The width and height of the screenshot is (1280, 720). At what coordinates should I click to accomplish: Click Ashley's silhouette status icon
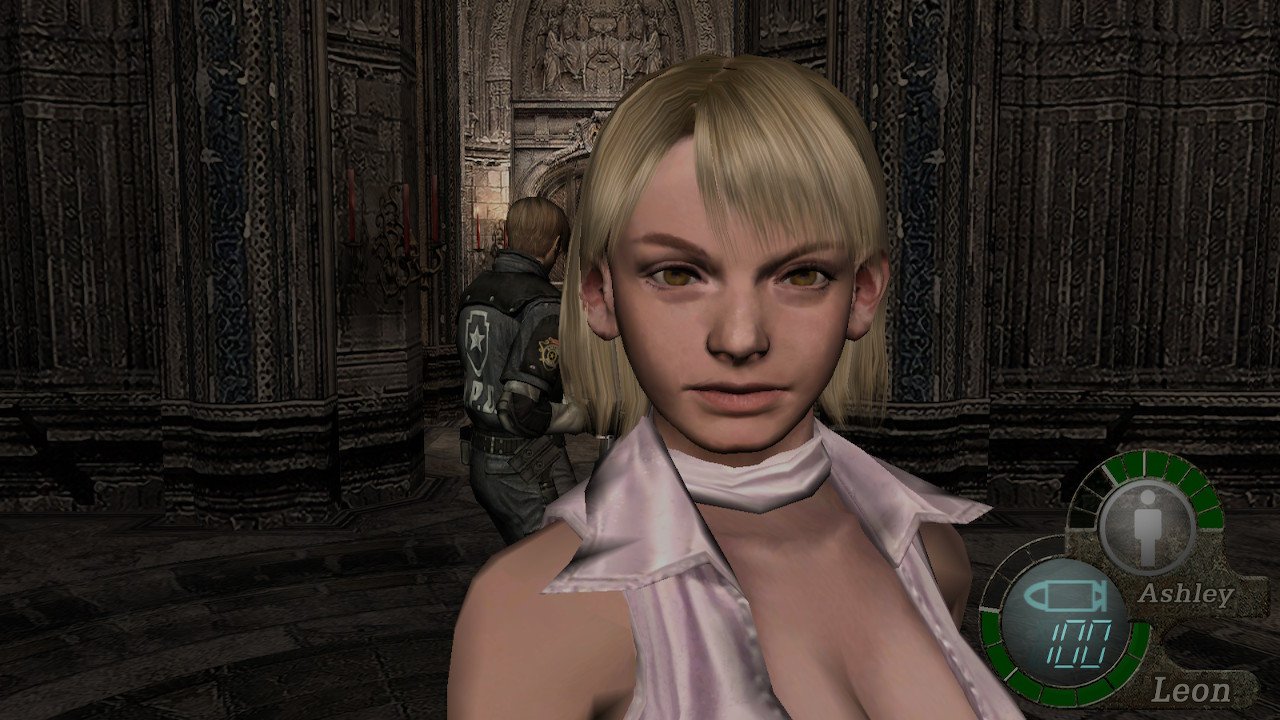click(1146, 526)
